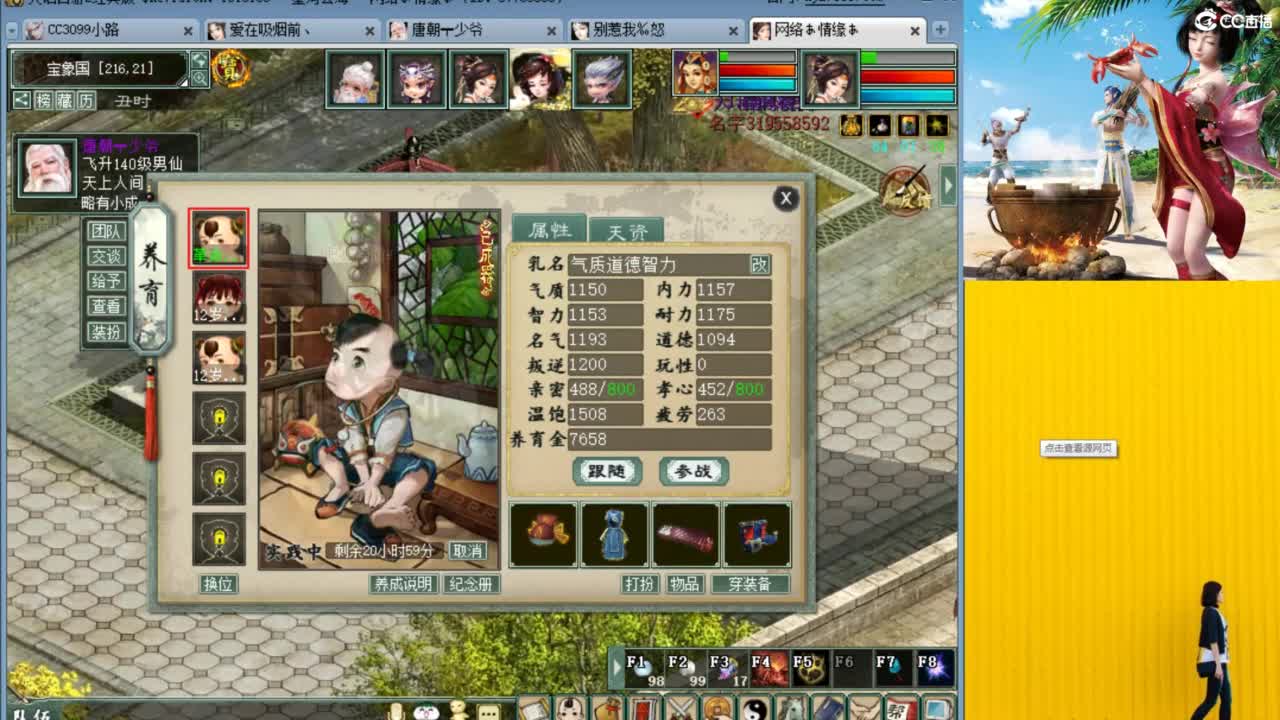
Task: Select the hat equipment slot in the child panel
Action: tap(543, 535)
